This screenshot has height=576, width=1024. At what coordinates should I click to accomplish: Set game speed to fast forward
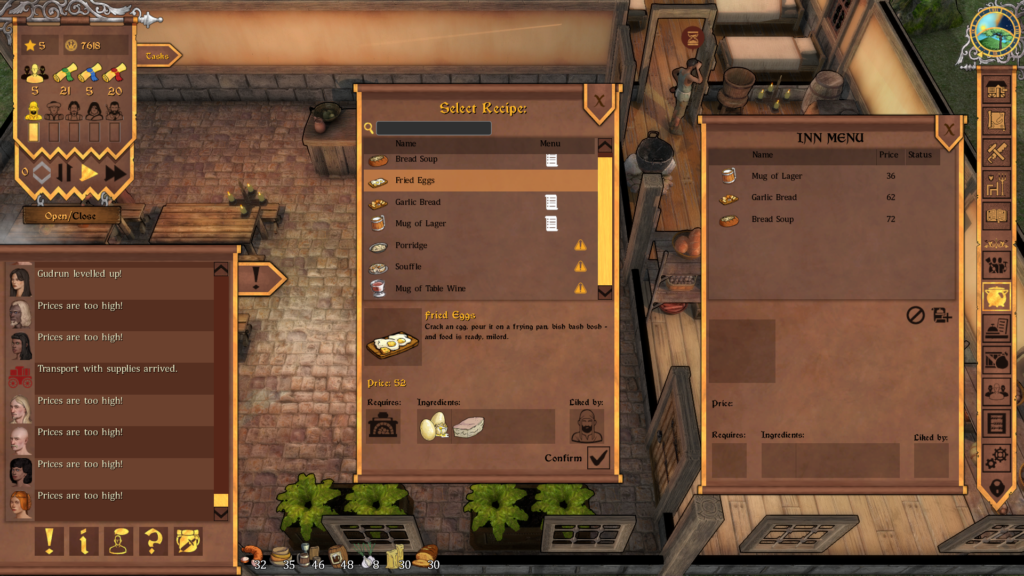tap(115, 173)
